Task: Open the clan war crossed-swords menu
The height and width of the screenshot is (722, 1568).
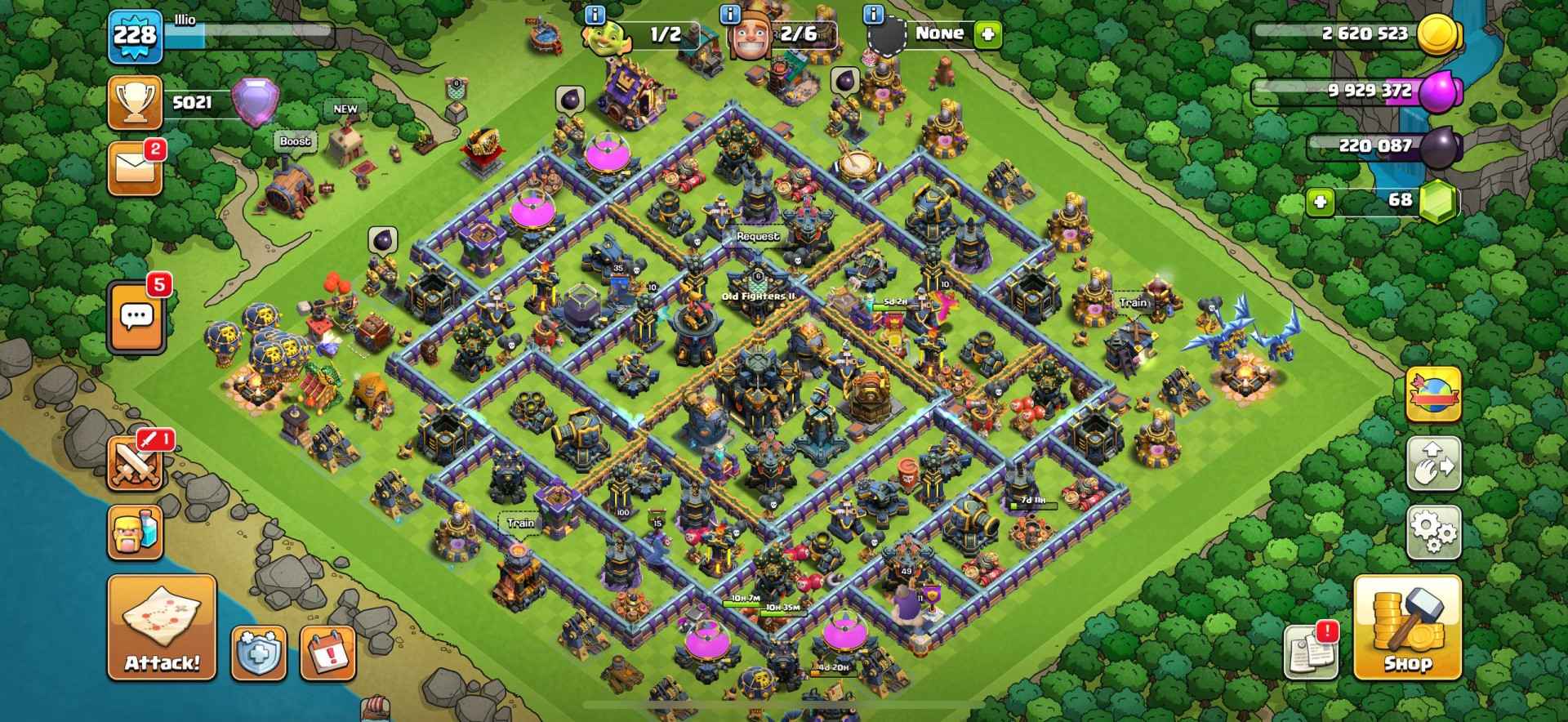Action: pos(135,463)
